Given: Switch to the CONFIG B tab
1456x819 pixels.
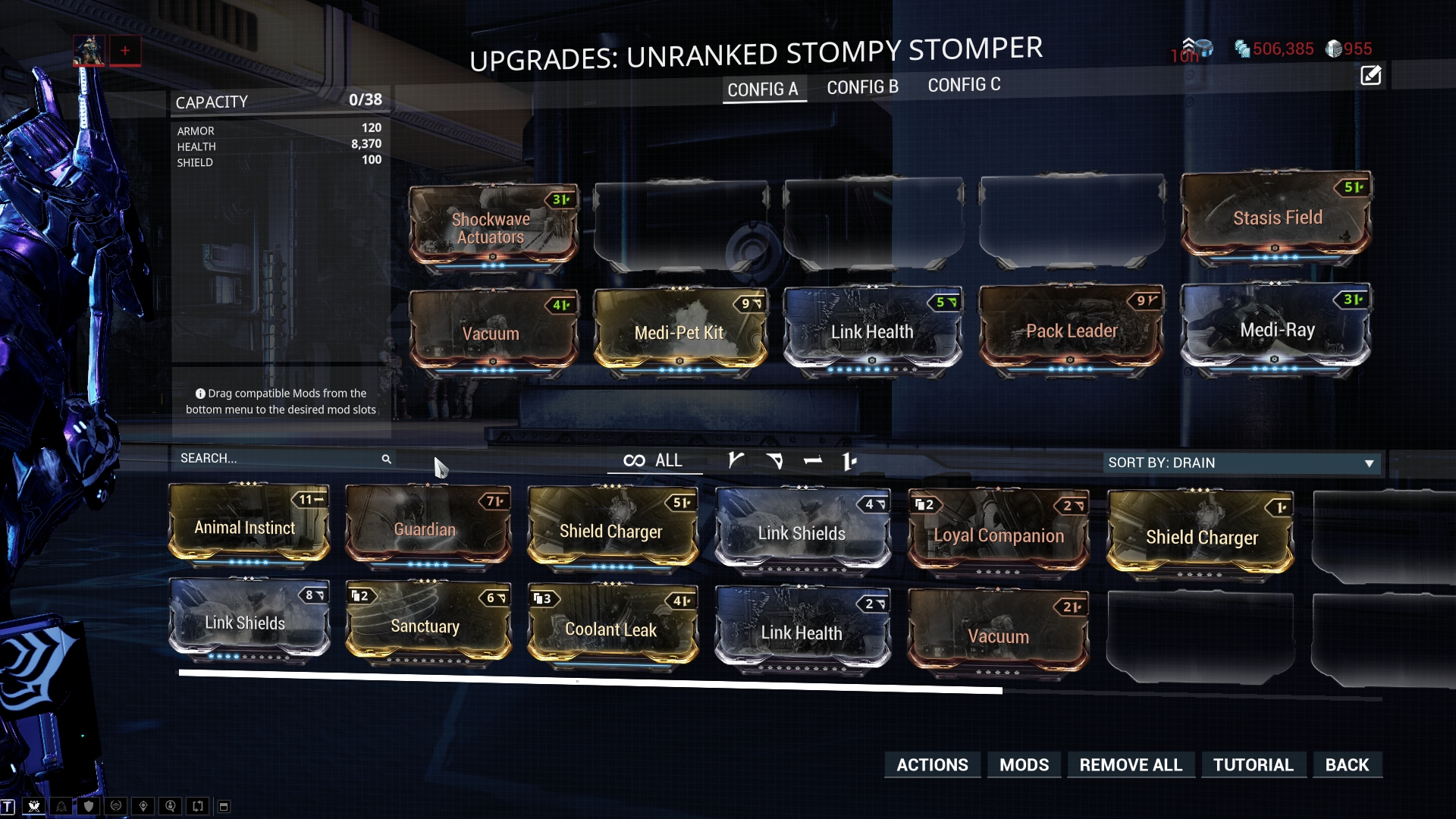Looking at the screenshot, I should (861, 86).
